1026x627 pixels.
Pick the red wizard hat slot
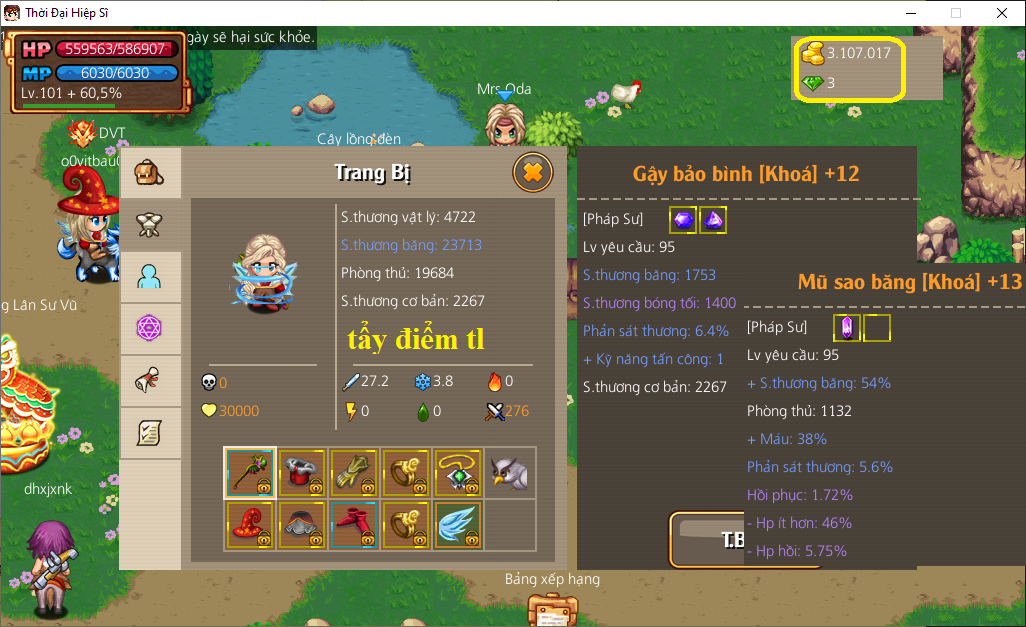[250, 524]
